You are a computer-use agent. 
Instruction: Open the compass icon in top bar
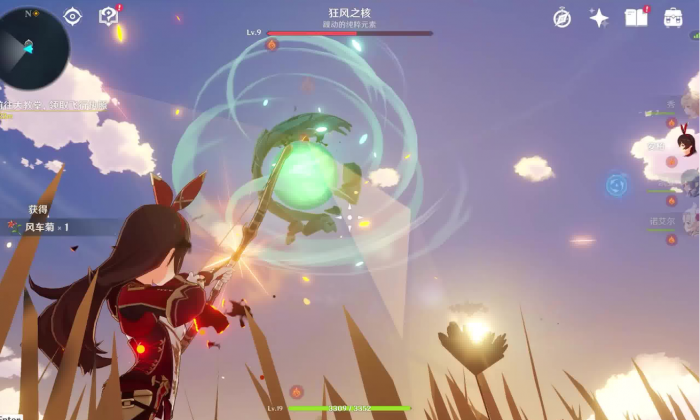(562, 18)
